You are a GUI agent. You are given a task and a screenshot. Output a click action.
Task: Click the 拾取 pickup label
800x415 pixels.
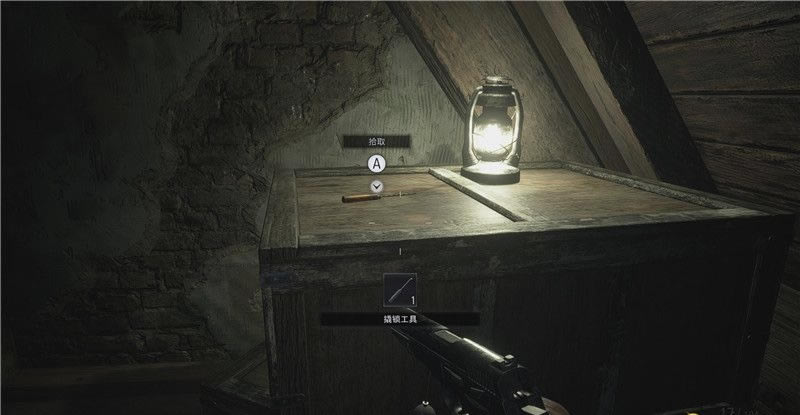pyautogui.click(x=377, y=142)
